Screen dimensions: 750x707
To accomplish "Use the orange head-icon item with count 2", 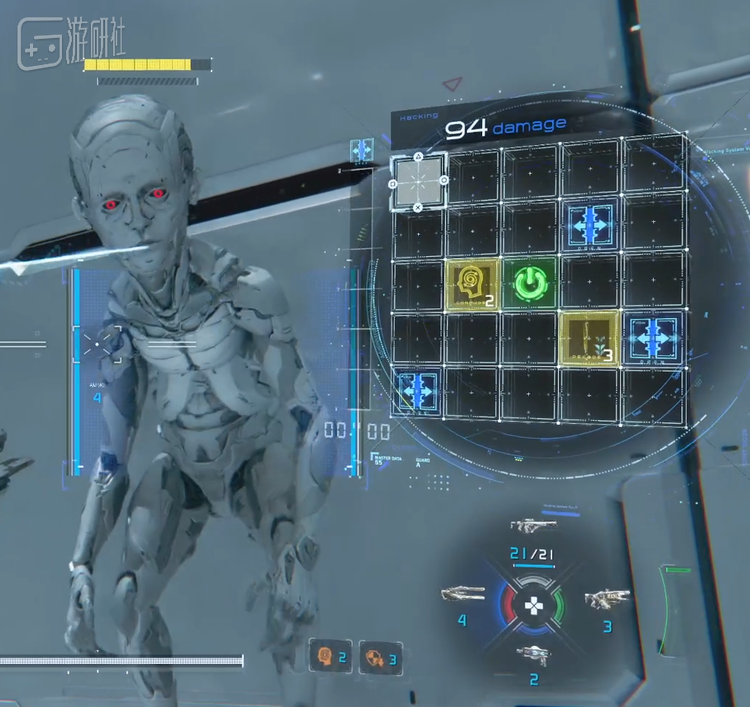I will pos(327,656).
